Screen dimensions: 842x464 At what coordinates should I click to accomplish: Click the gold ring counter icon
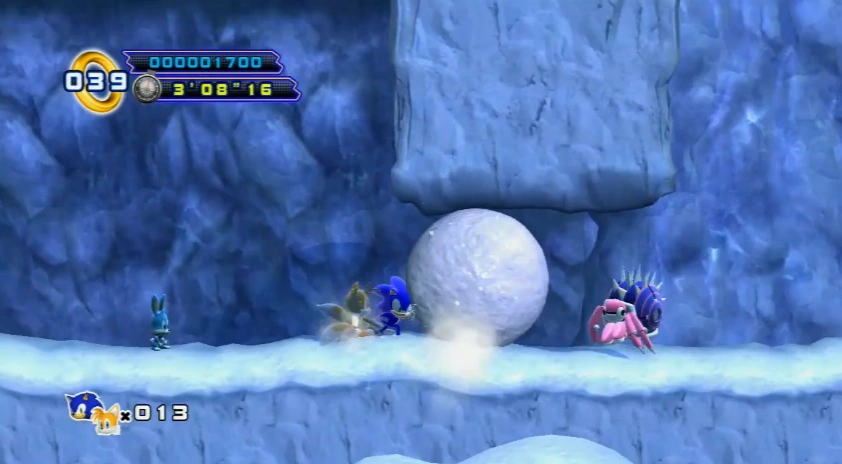pos(96,80)
